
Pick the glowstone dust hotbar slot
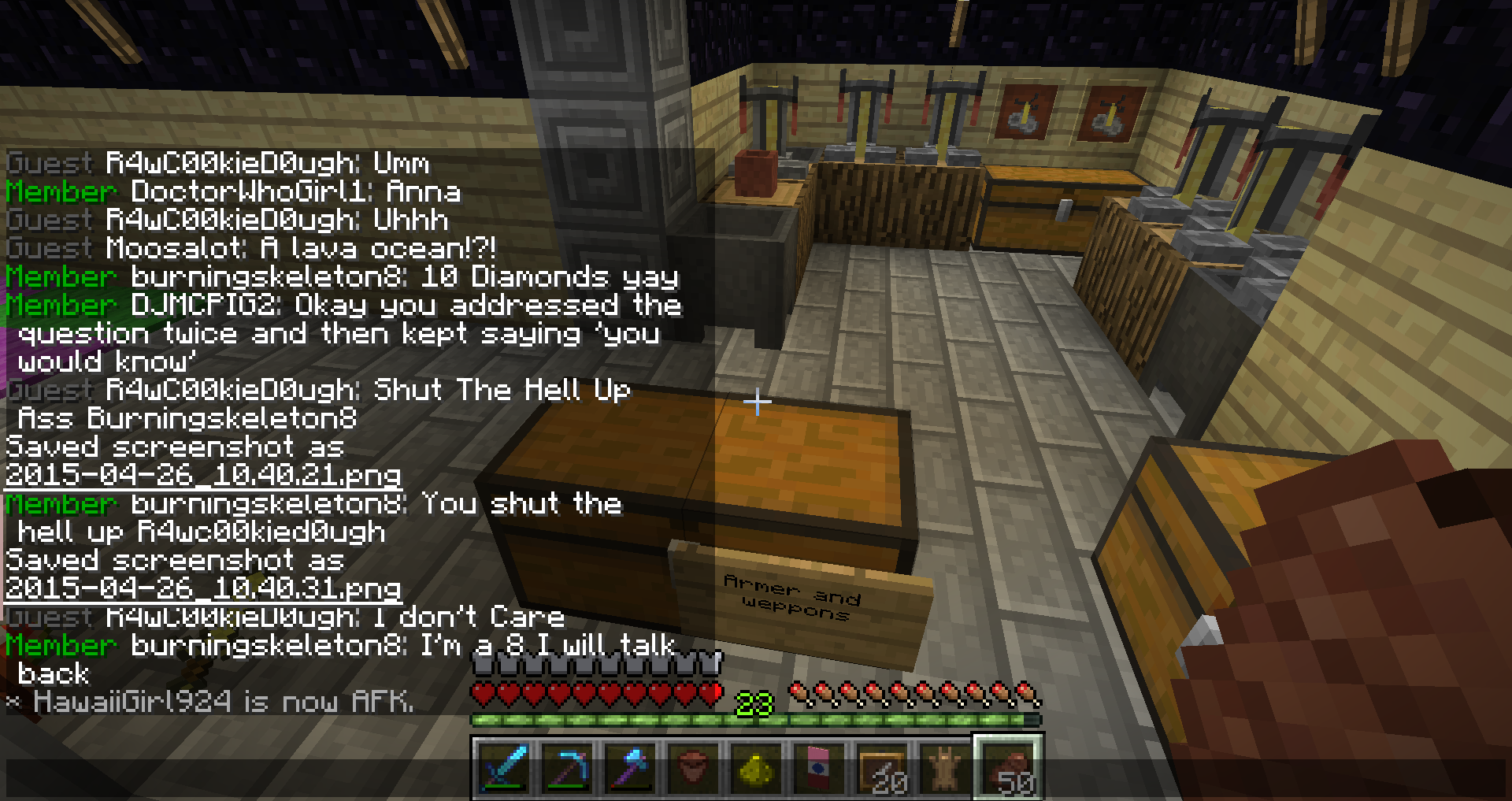tap(757, 767)
